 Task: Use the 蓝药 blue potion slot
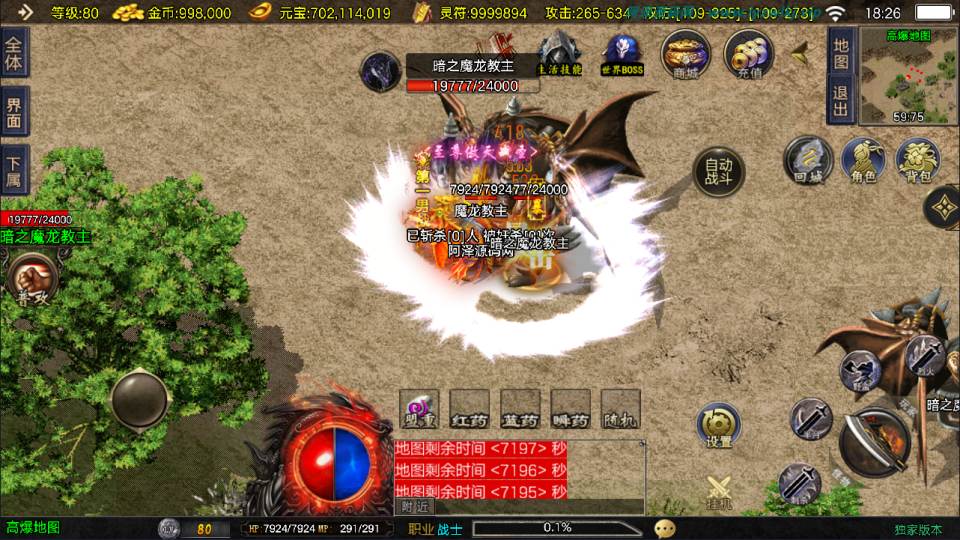pyautogui.click(x=520, y=410)
